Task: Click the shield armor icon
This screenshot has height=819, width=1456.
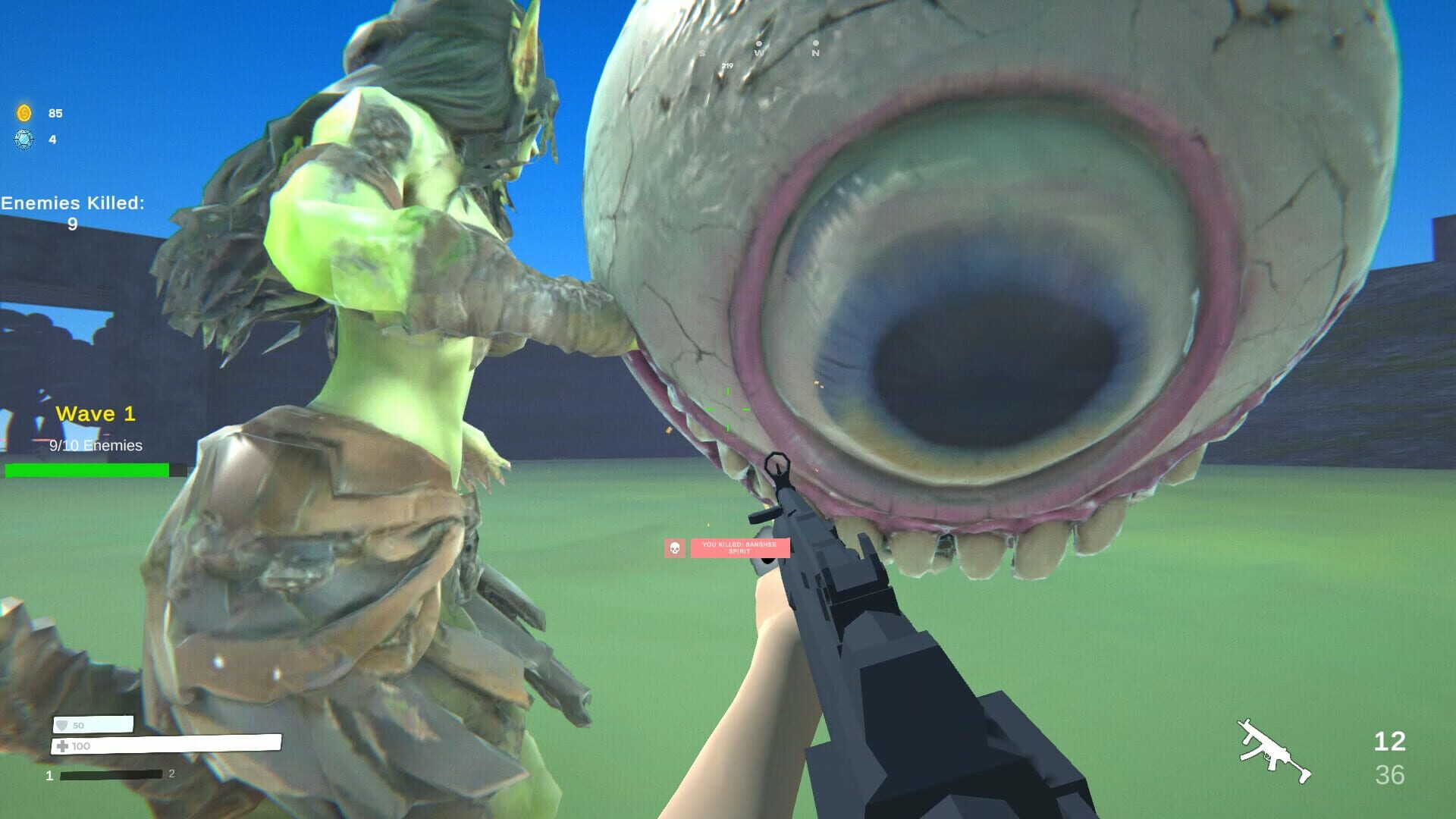Action: pyautogui.click(x=62, y=725)
